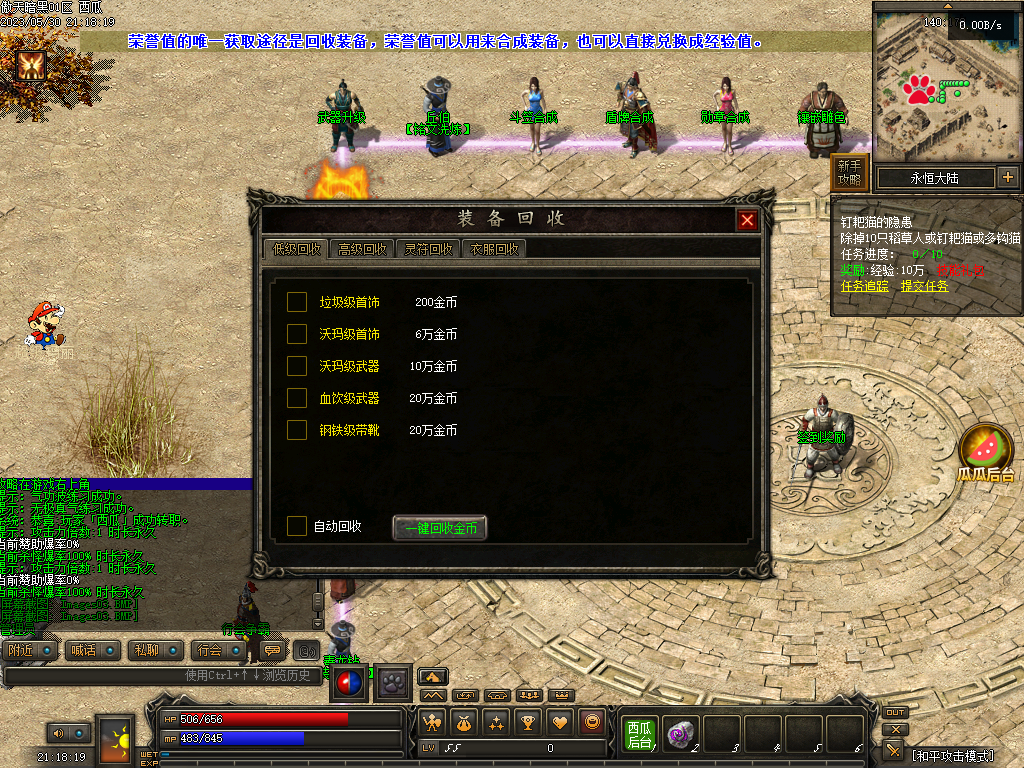Use the 西瓜后台 hotbar slot

tap(639, 733)
